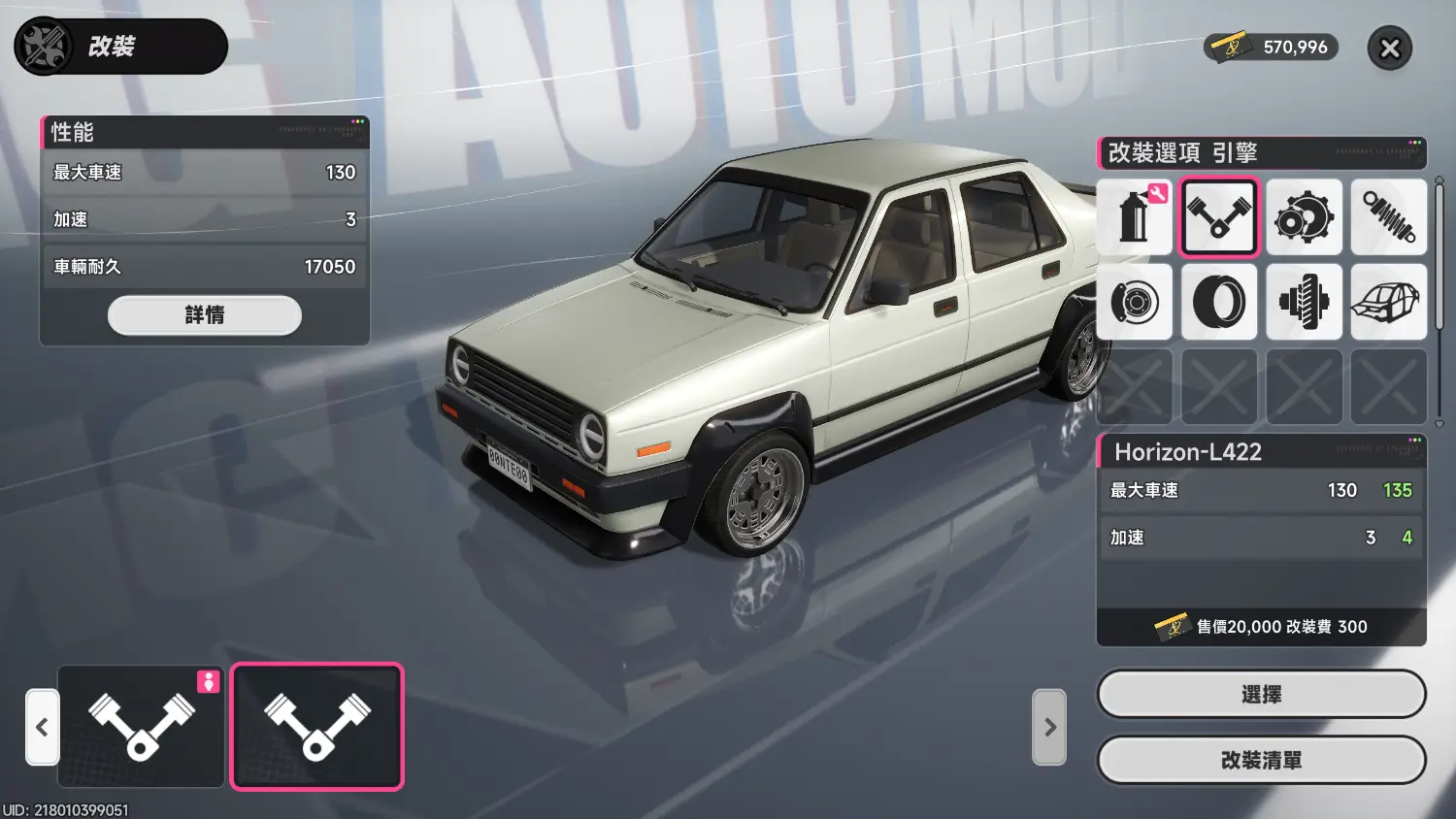Image resolution: width=1456 pixels, height=819 pixels.
Task: Close the modification screen
Action: (1389, 49)
